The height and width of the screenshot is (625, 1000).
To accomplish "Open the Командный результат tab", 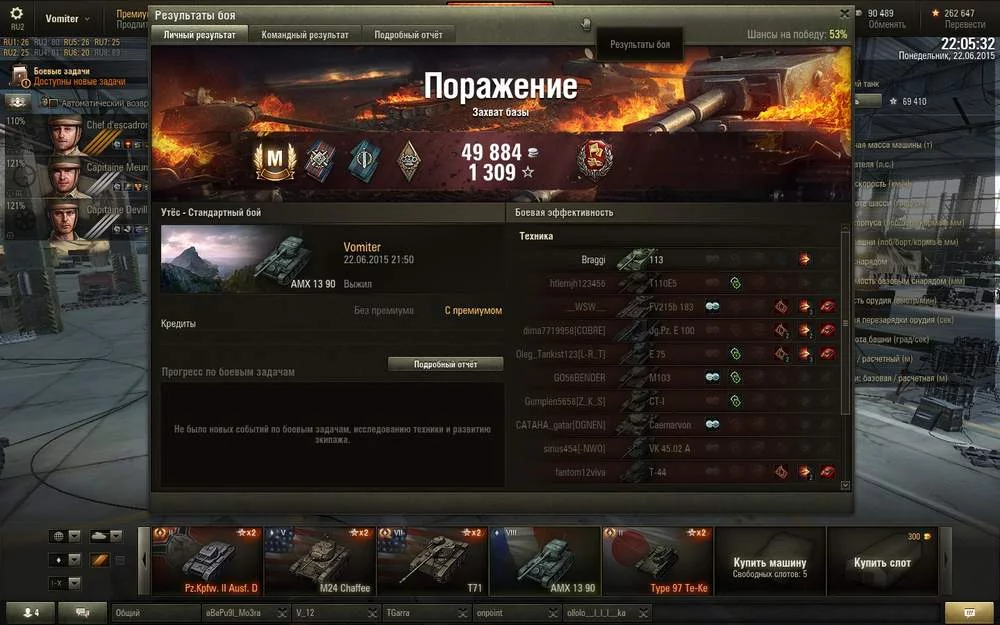I will 305,35.
